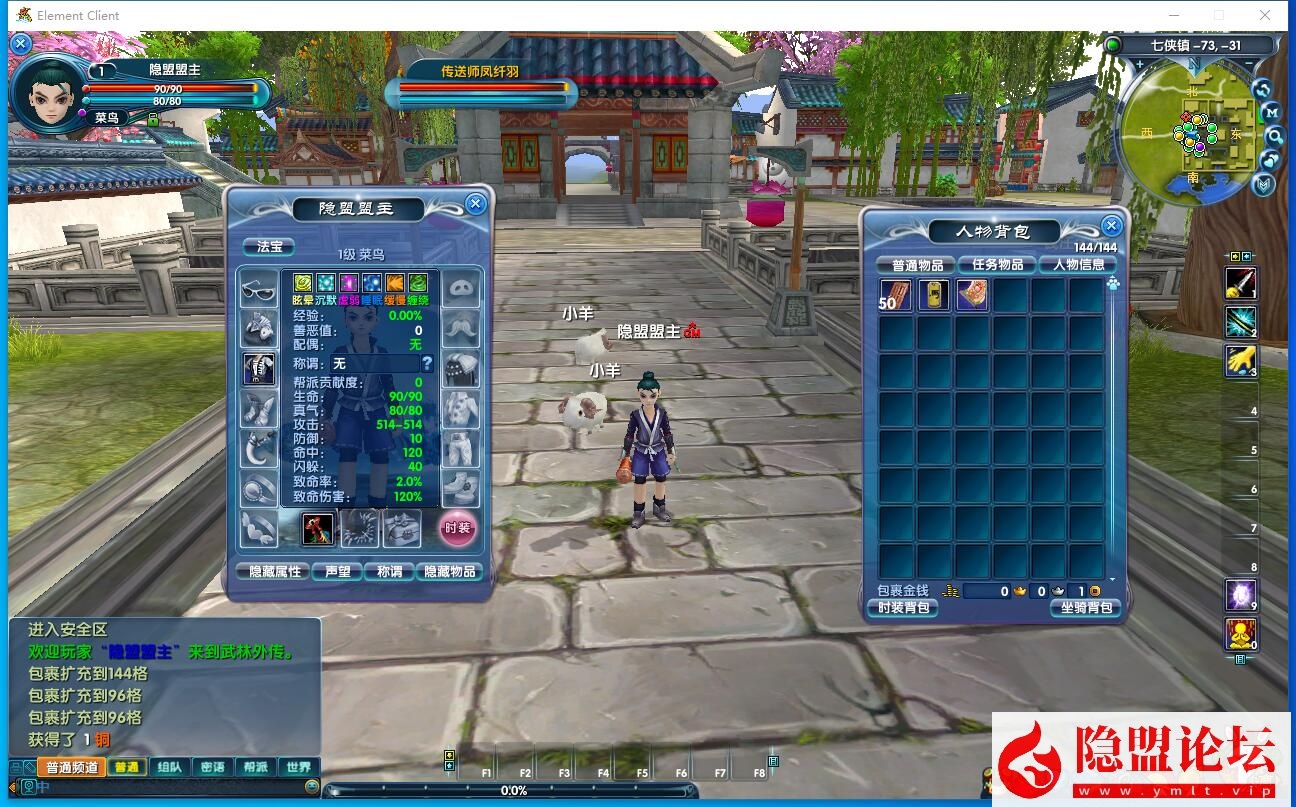The image size is (1296, 807).
Task: Open the 声望 reputation view
Action: click(x=336, y=571)
